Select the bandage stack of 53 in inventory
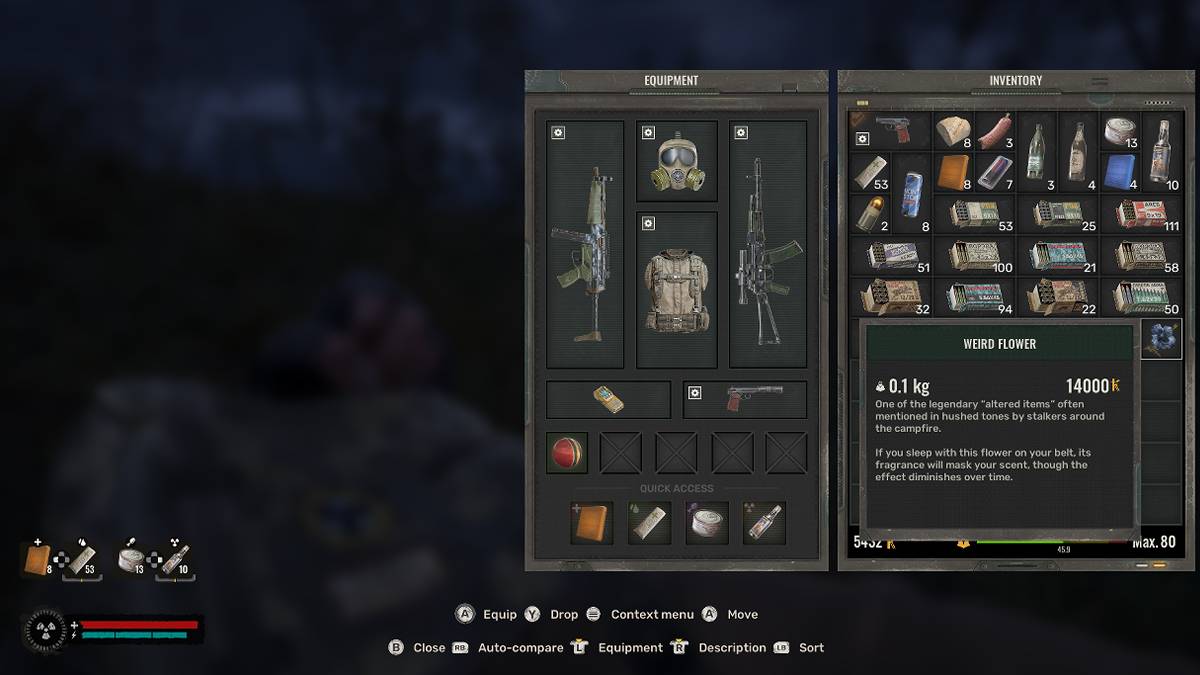Screen dimensions: 1200x675 pos(869,172)
